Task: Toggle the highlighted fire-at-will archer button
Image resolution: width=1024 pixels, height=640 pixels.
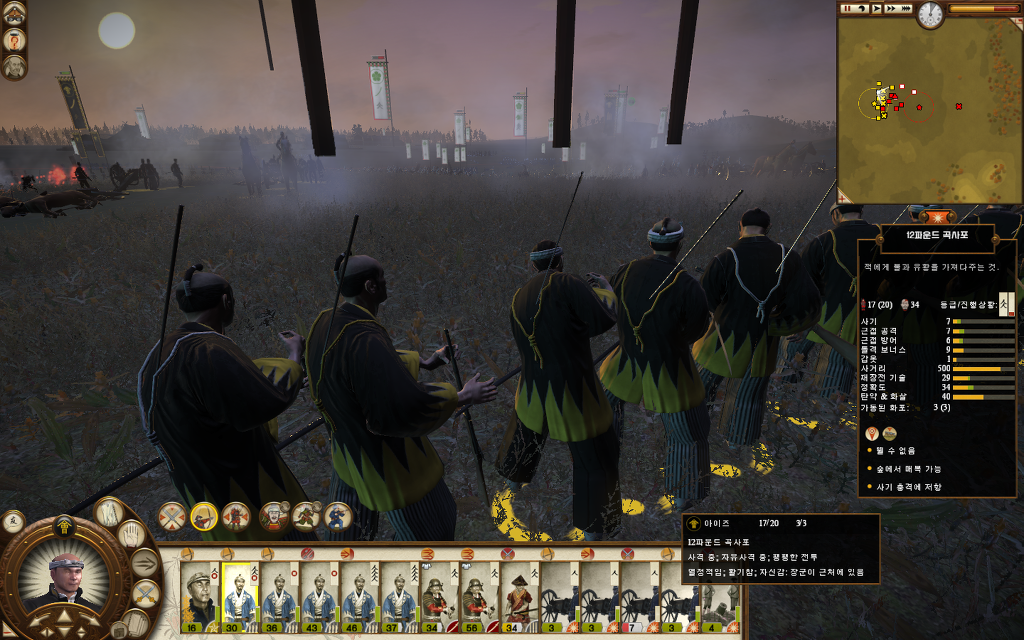Action: click(x=204, y=516)
